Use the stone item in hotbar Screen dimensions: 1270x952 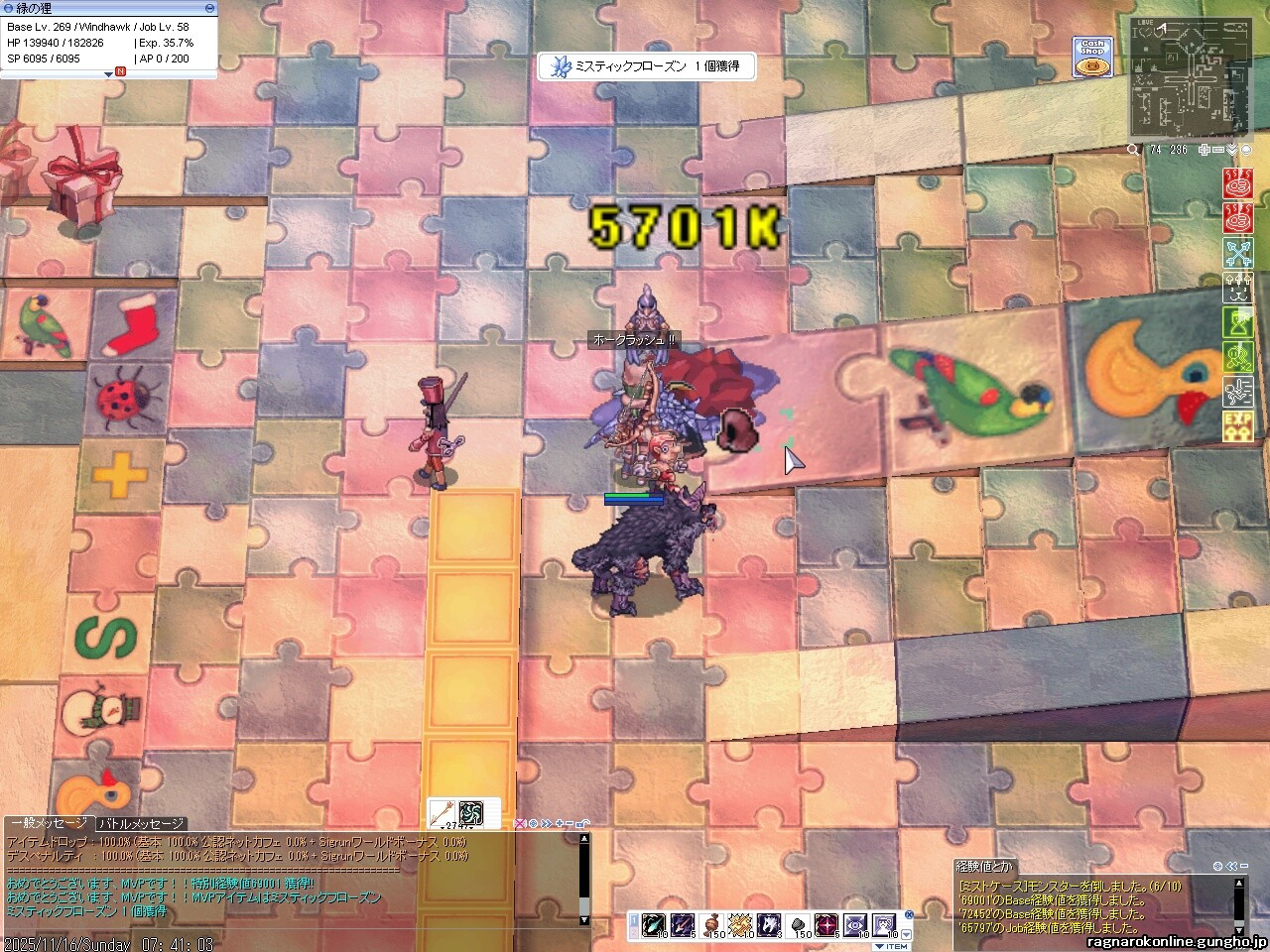(798, 925)
